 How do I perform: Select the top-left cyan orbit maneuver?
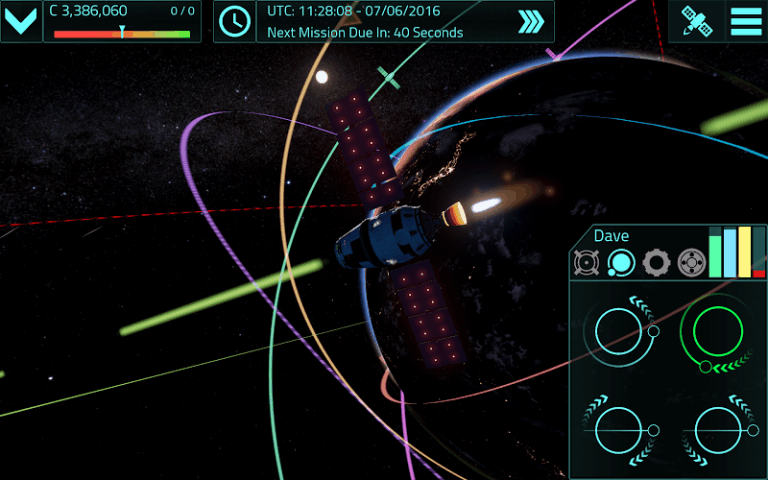[621, 329]
